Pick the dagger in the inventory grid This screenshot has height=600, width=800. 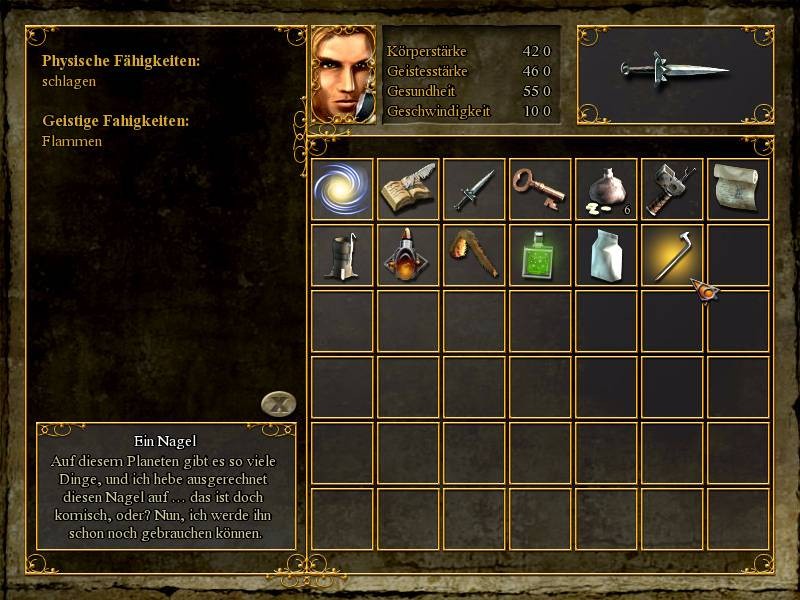pyautogui.click(x=474, y=189)
